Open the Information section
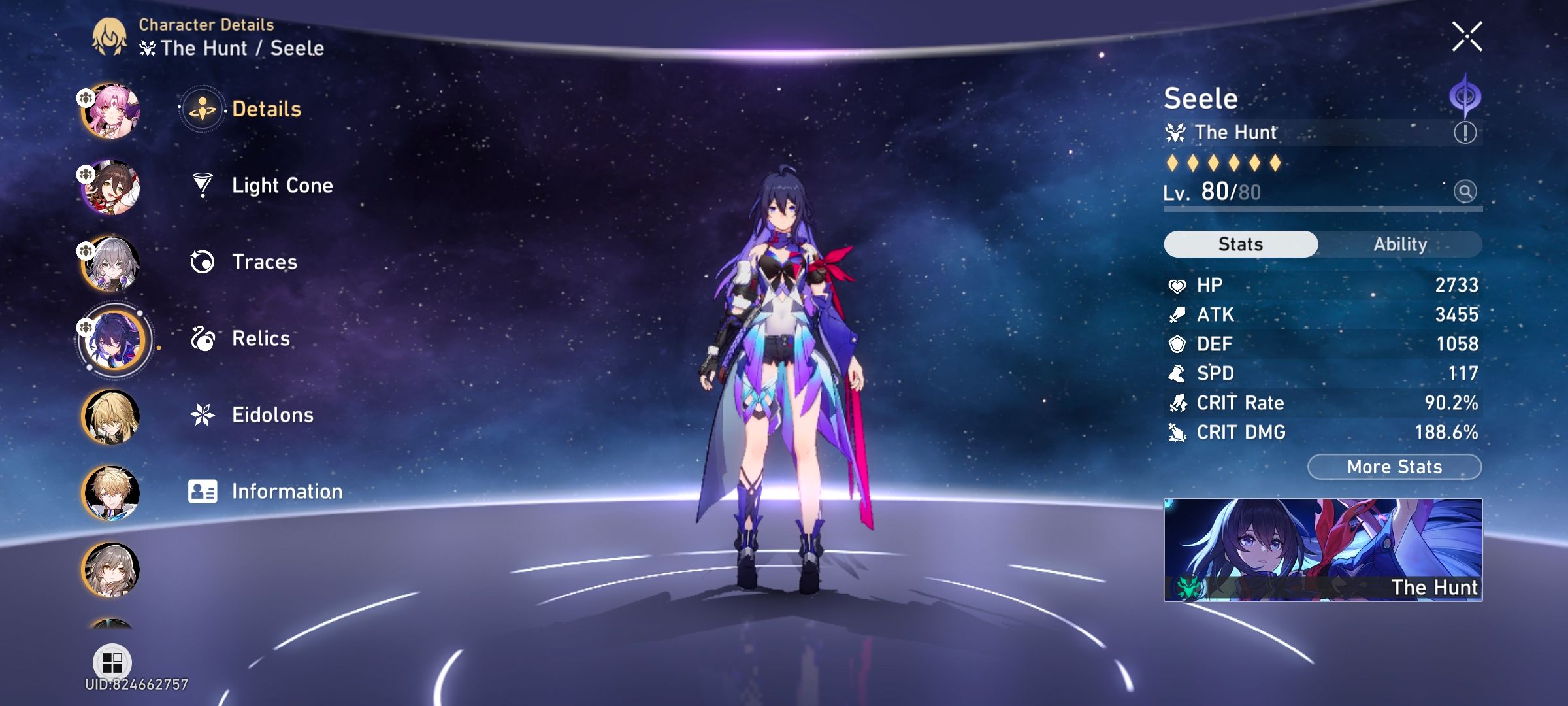 point(287,491)
